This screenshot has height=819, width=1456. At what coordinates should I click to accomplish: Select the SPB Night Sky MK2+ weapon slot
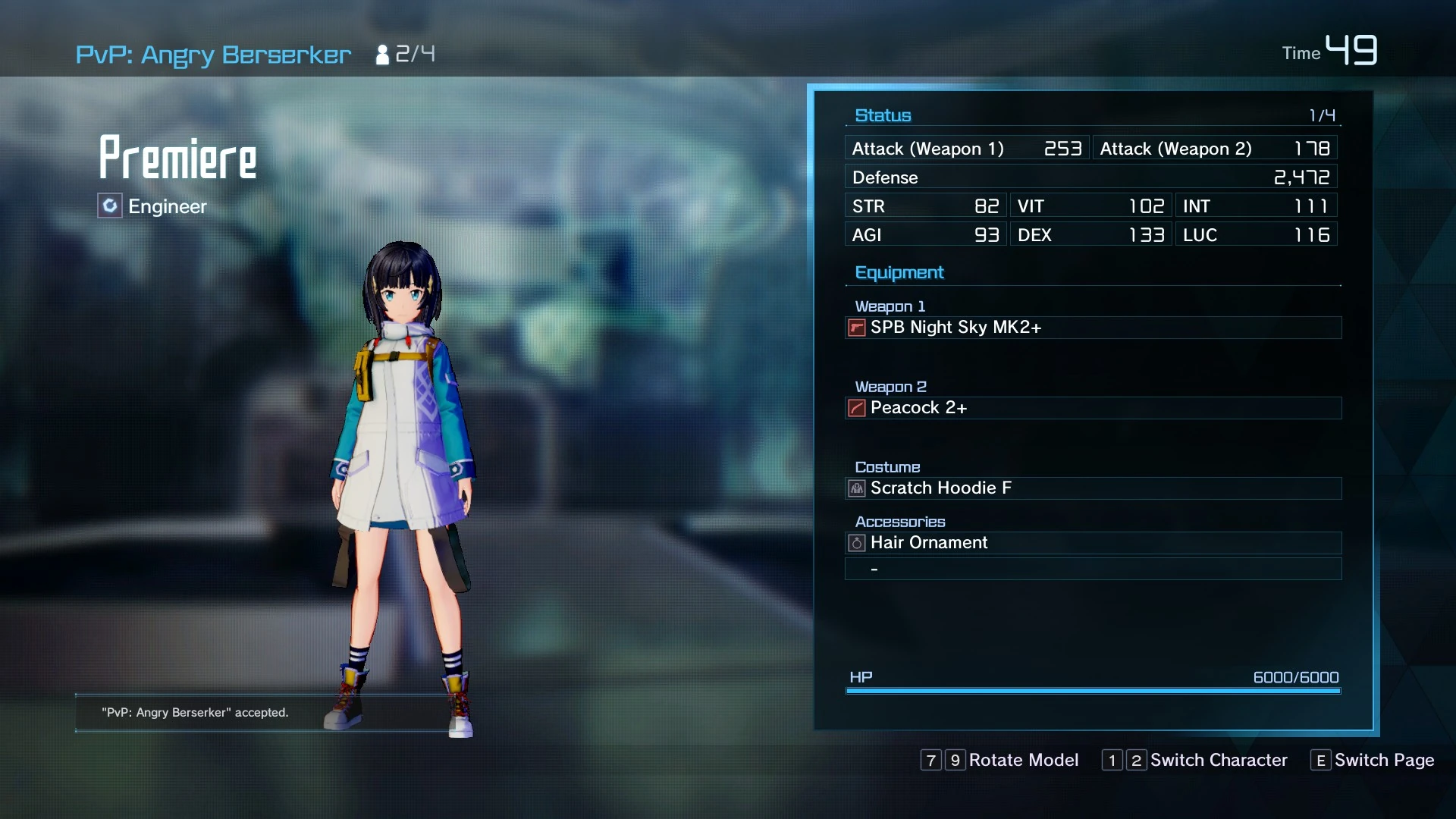click(1092, 328)
